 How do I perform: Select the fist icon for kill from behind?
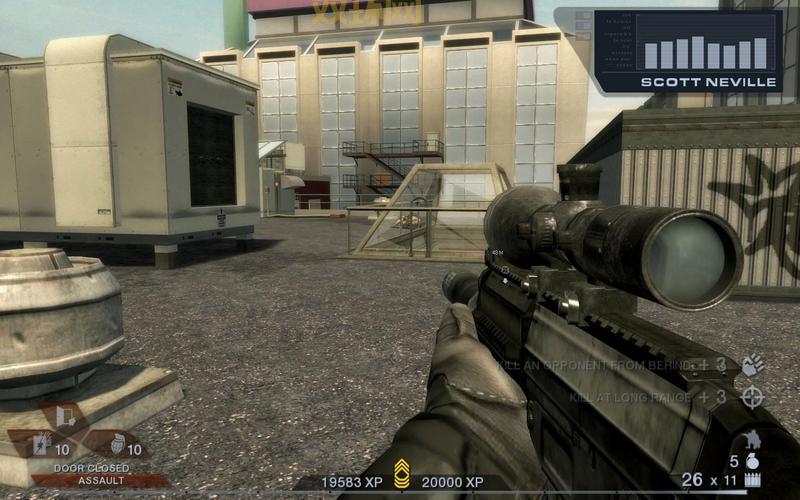752,366
